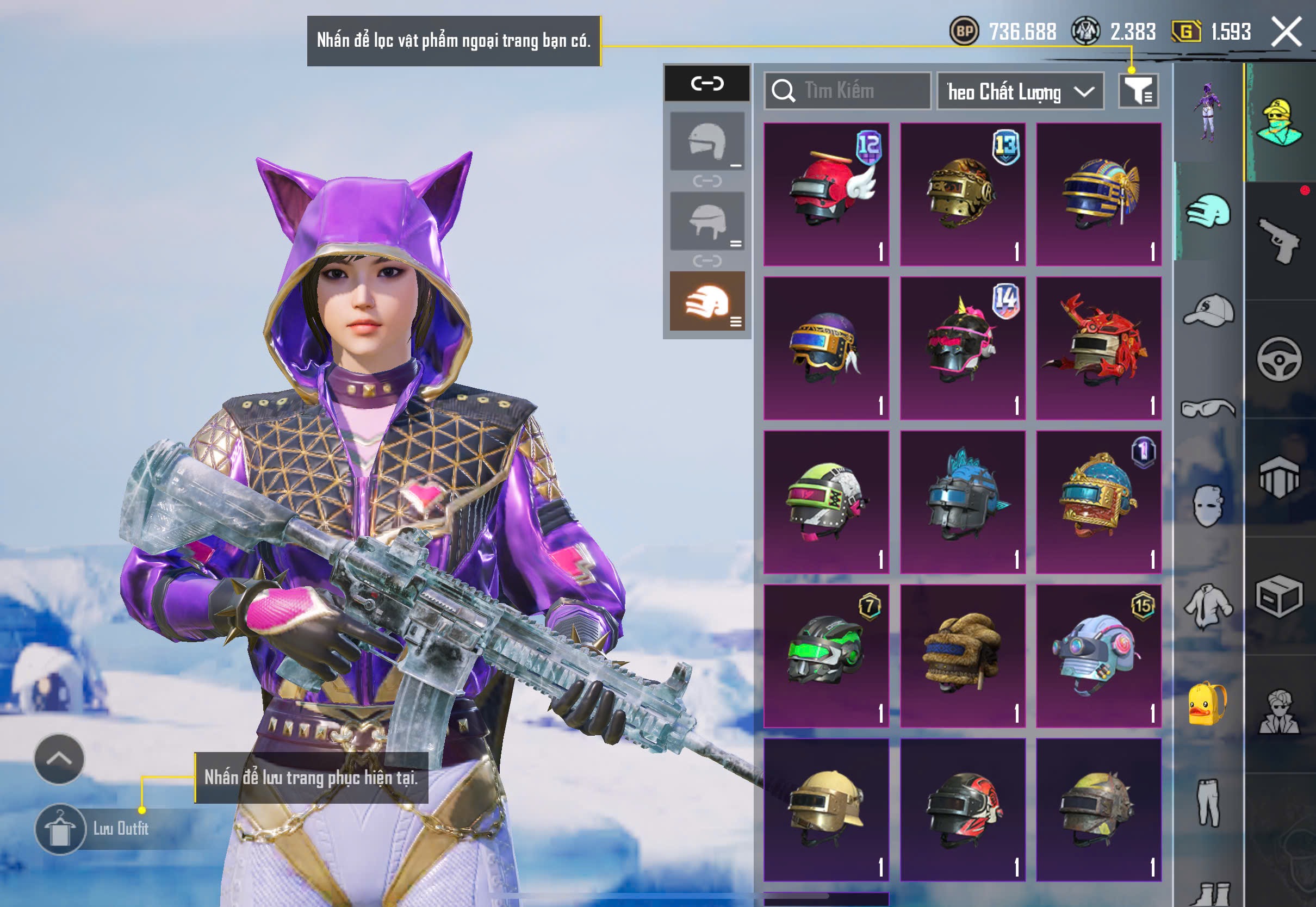Image resolution: width=1316 pixels, height=907 pixels.
Task: Open the pistol weapon skins tab
Action: click(1280, 241)
